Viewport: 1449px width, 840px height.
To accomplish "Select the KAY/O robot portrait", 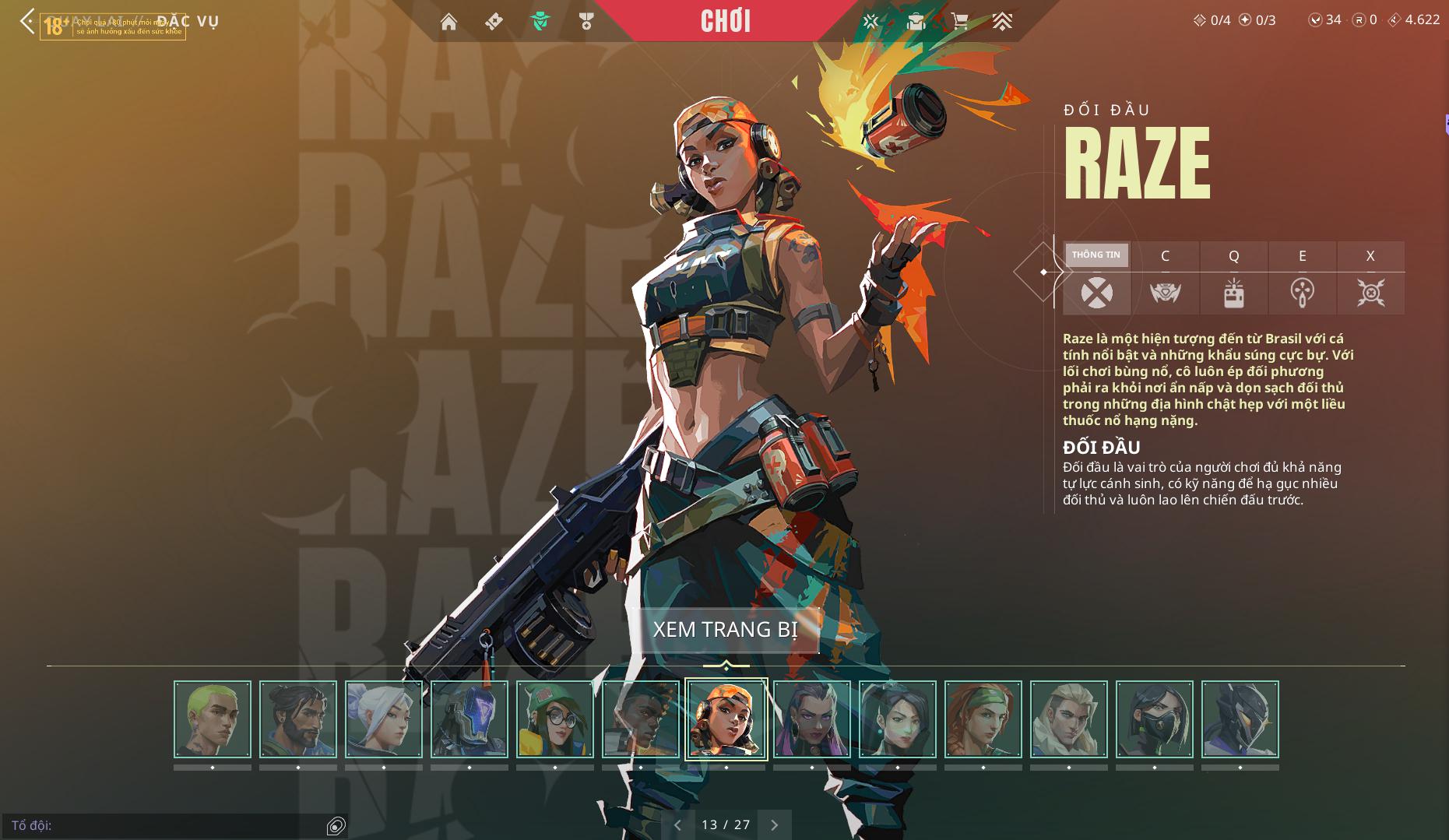I will click(x=470, y=719).
